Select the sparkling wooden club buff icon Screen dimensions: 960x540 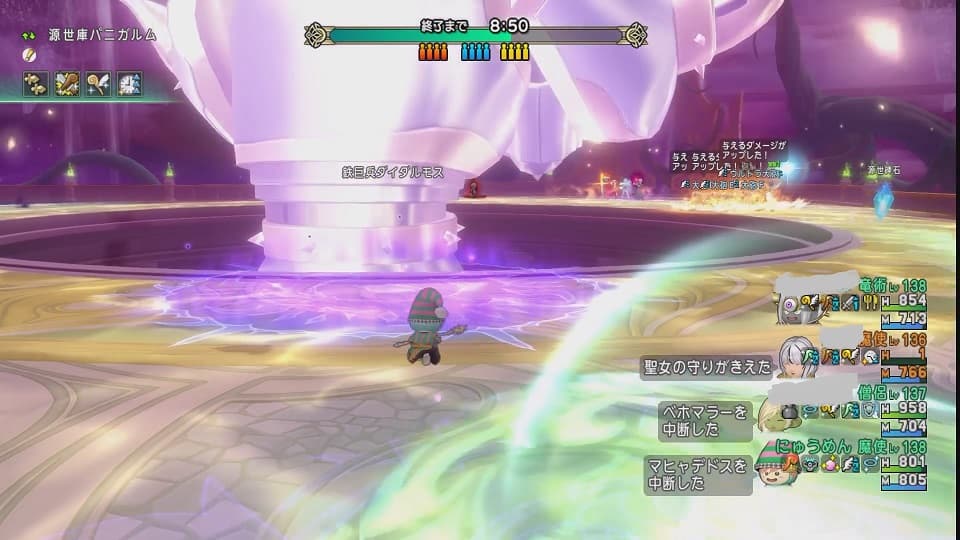pyautogui.click(x=67, y=83)
